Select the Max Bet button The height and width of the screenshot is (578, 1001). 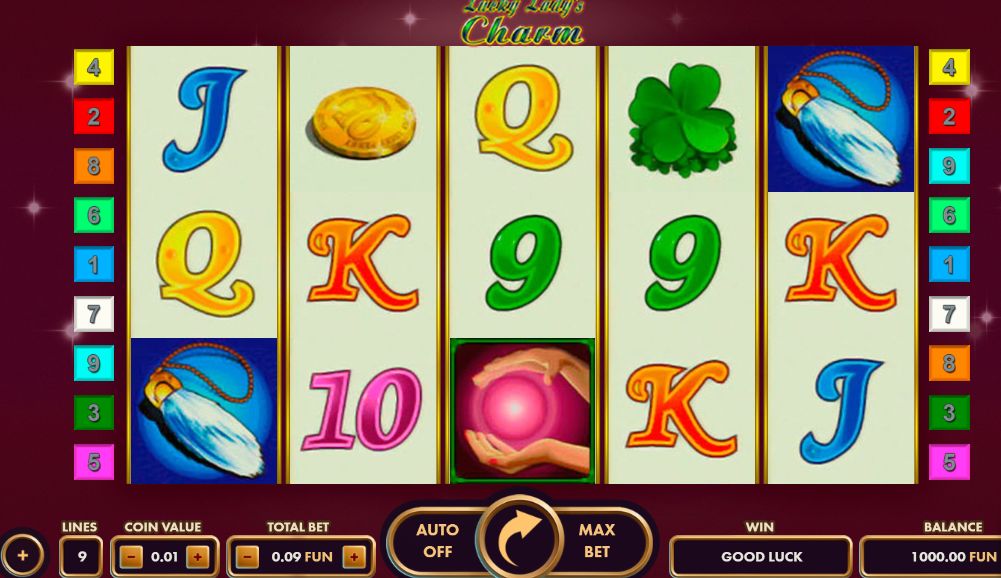coord(597,541)
